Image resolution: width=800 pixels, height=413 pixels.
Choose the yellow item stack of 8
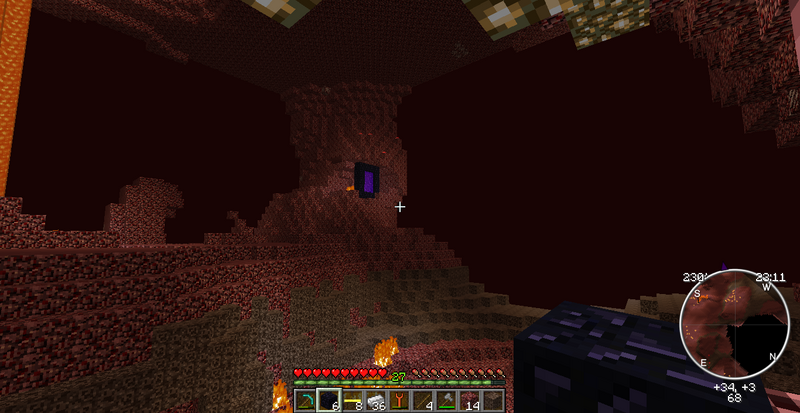[x=352, y=400]
